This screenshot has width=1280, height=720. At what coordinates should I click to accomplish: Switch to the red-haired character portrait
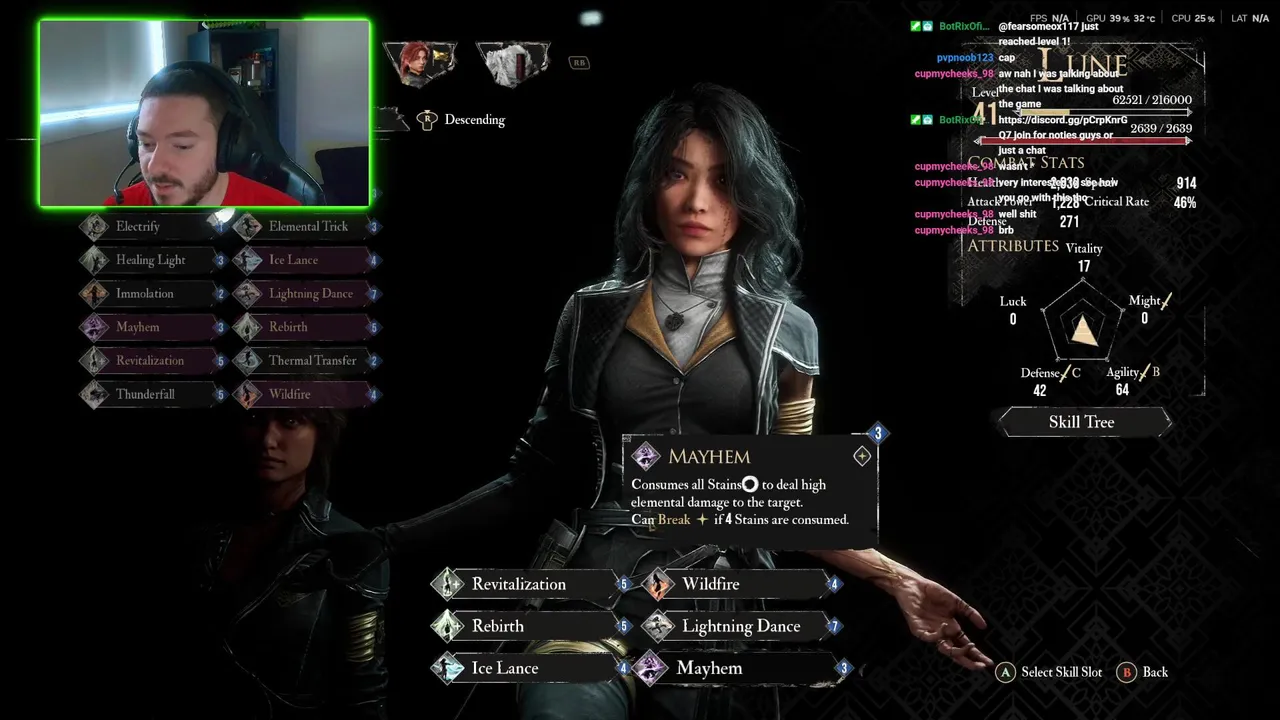click(x=423, y=63)
